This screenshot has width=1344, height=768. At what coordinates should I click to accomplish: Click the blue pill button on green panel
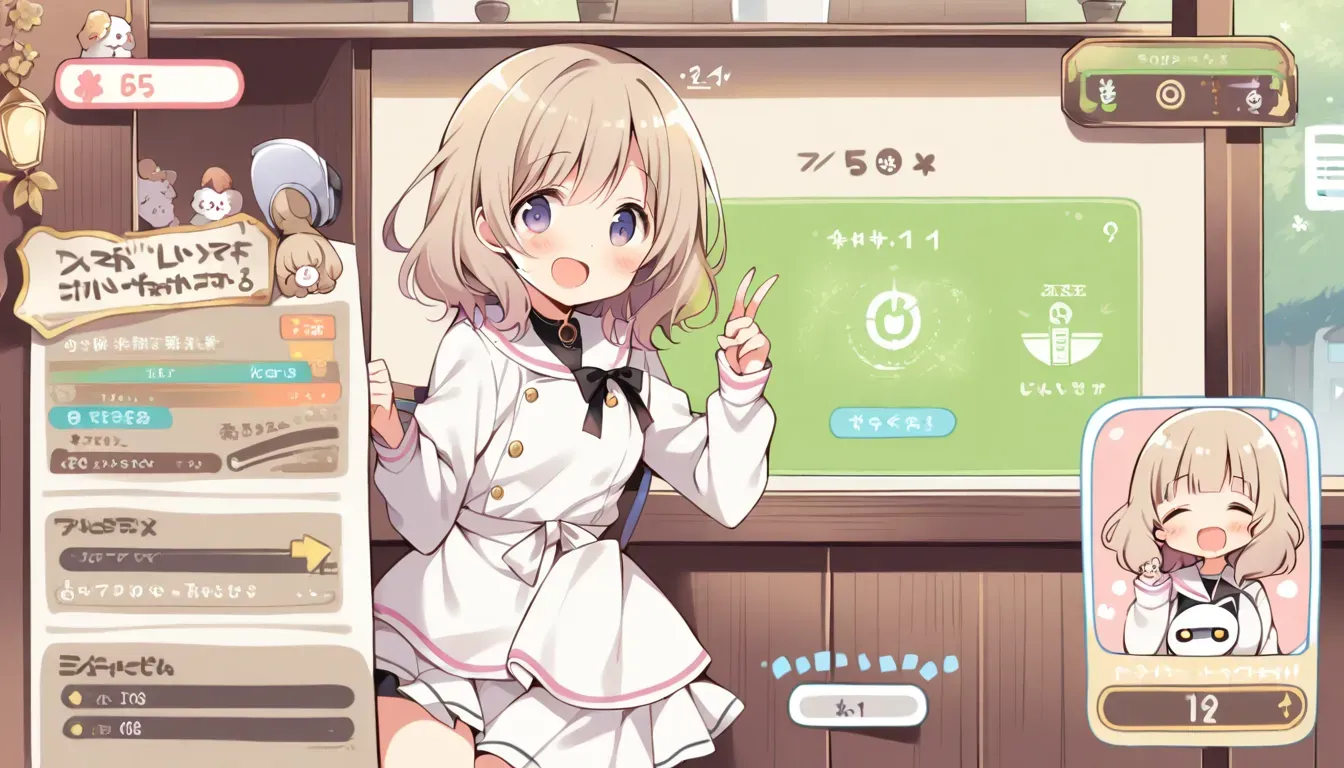tap(892, 422)
